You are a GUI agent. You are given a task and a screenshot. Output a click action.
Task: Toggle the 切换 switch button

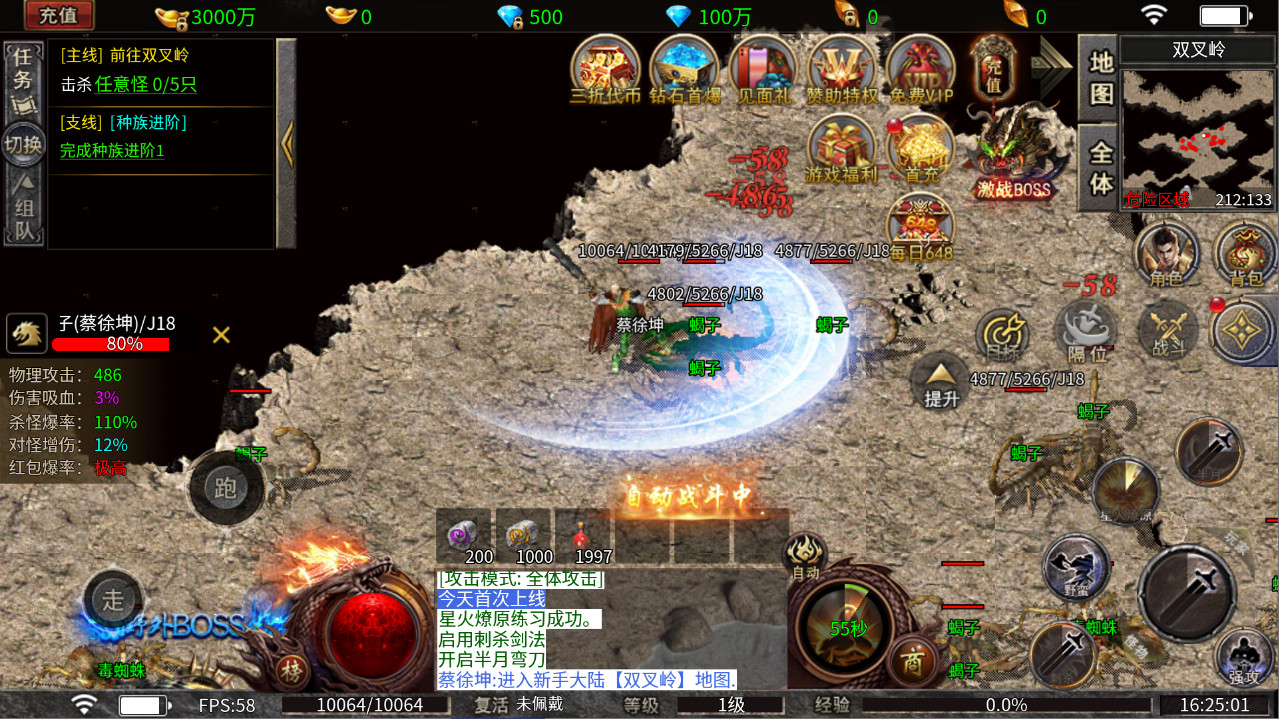[22, 144]
